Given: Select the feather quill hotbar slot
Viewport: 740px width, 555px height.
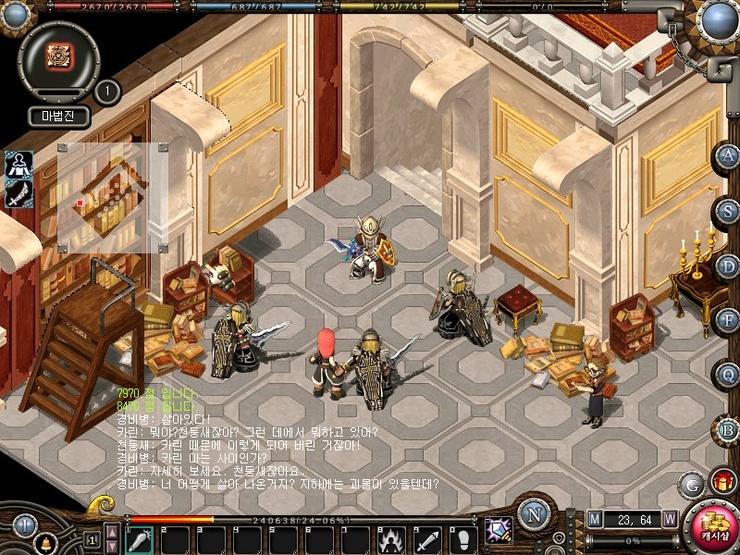Looking at the screenshot, I should click(x=138, y=538).
